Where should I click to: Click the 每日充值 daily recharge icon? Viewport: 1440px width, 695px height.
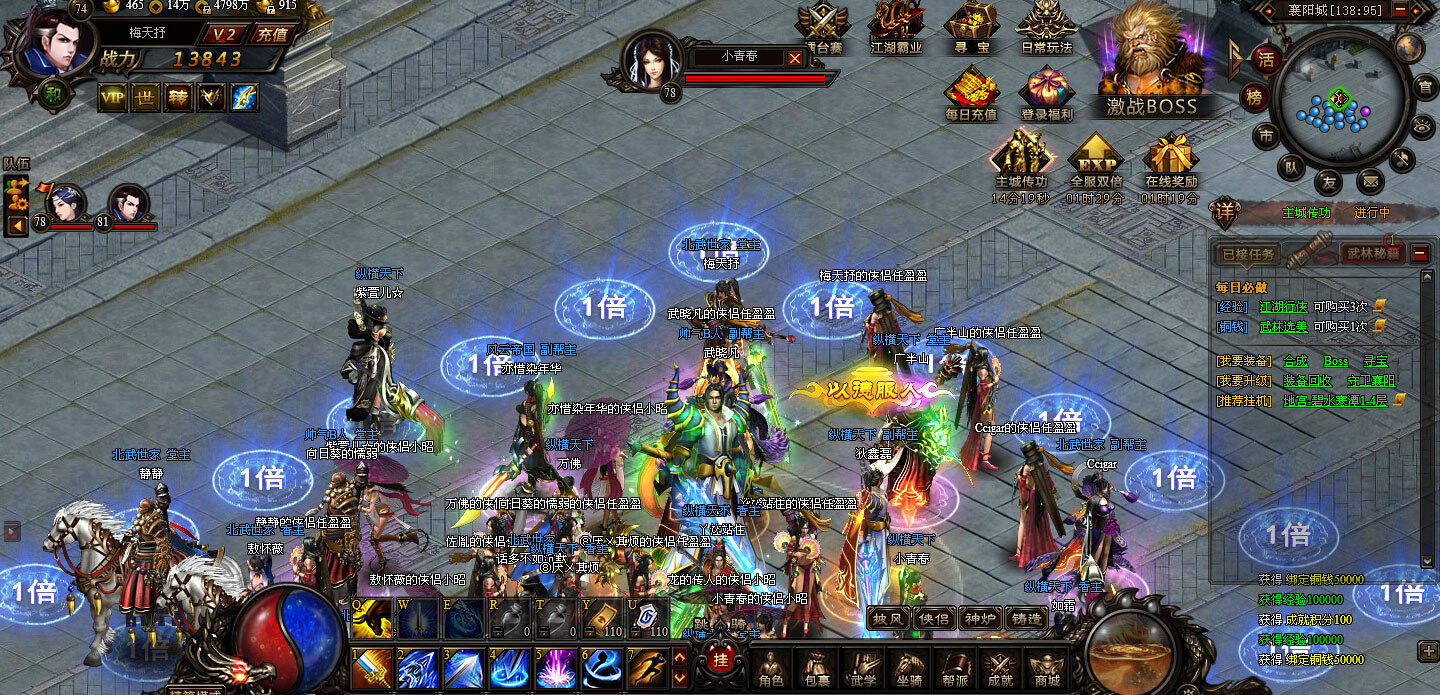[970, 95]
